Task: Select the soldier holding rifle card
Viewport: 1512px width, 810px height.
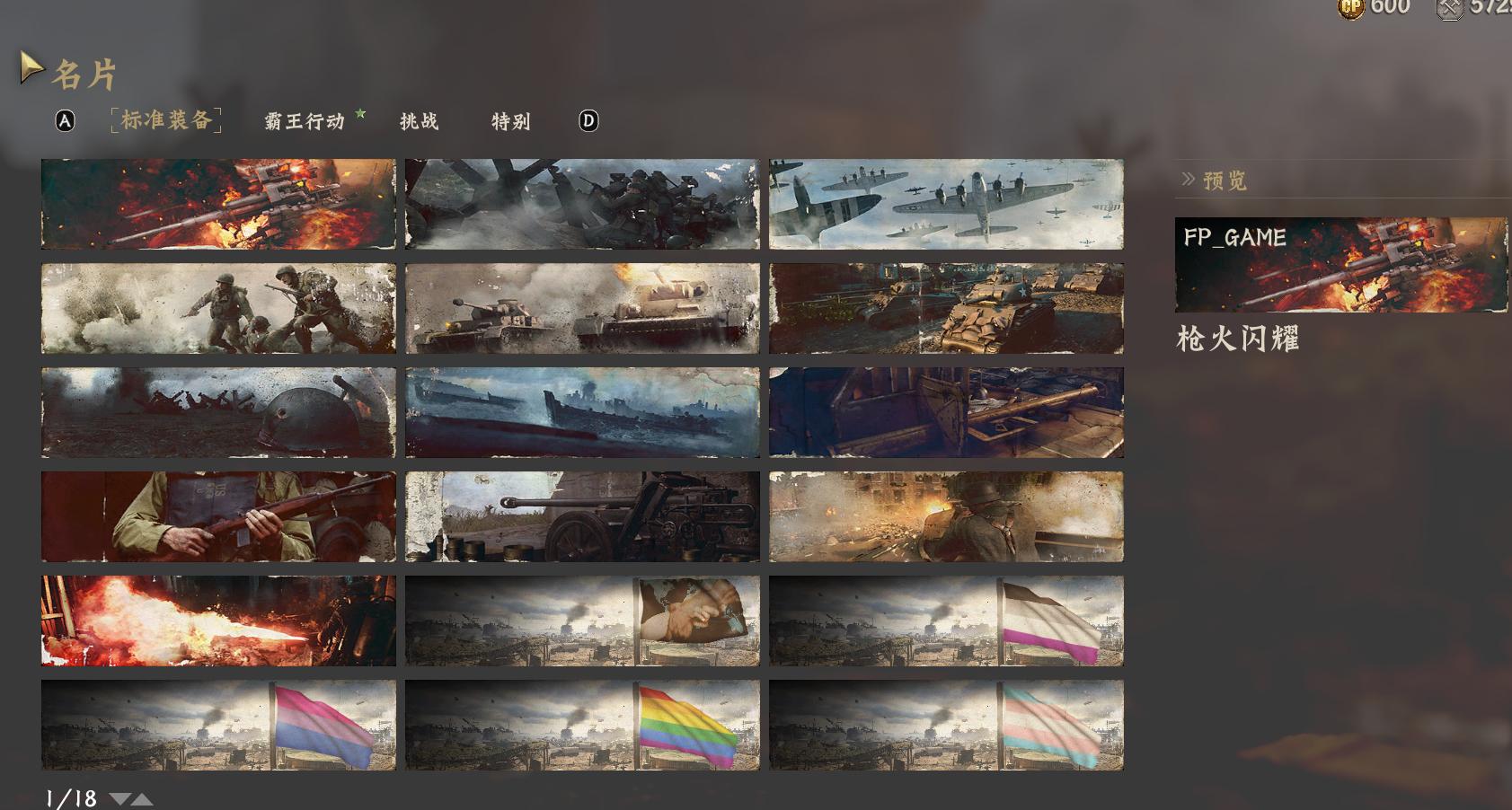Action: 218,516
